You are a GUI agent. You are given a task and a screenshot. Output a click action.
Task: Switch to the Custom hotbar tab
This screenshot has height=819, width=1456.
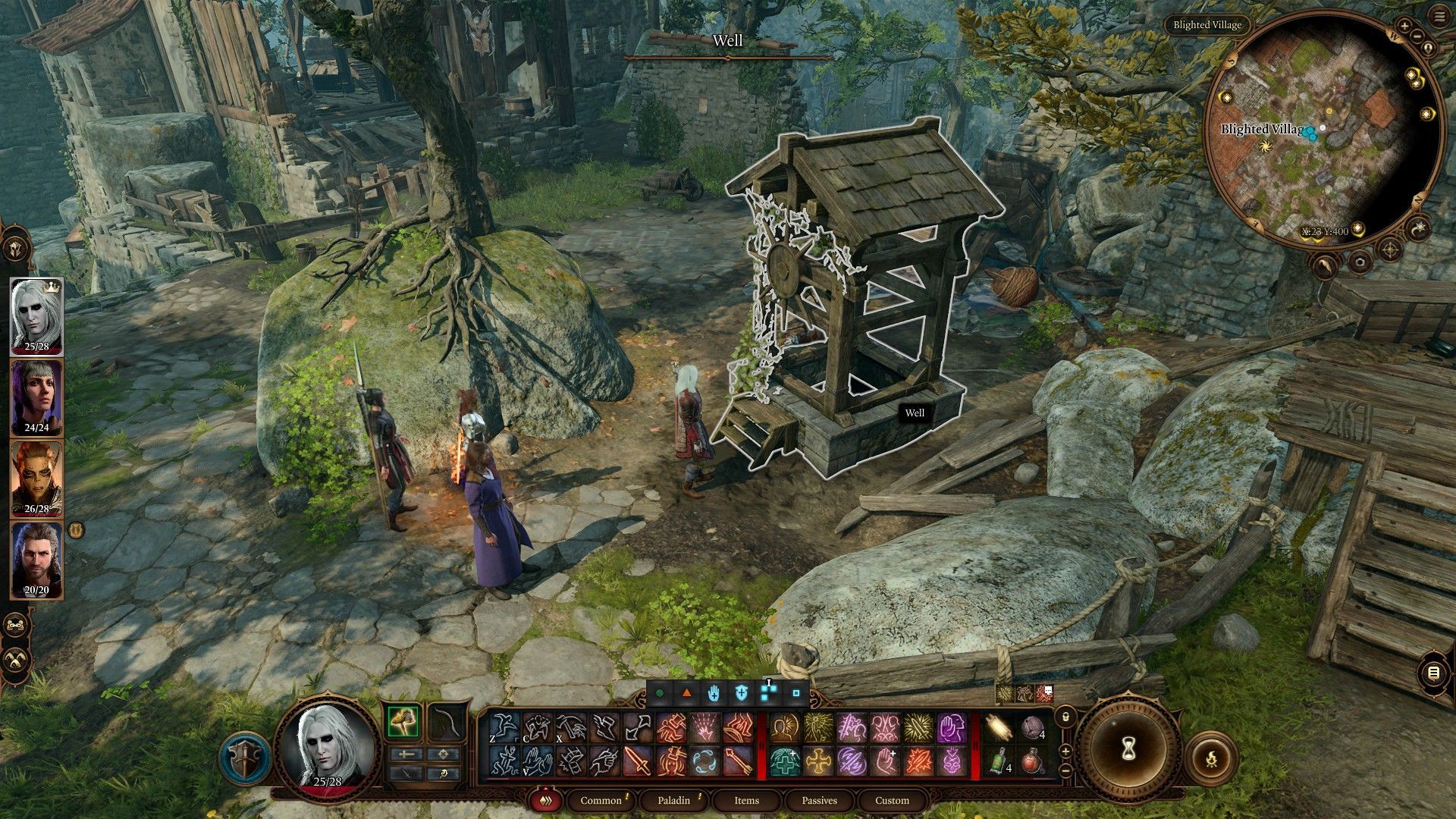(892, 800)
